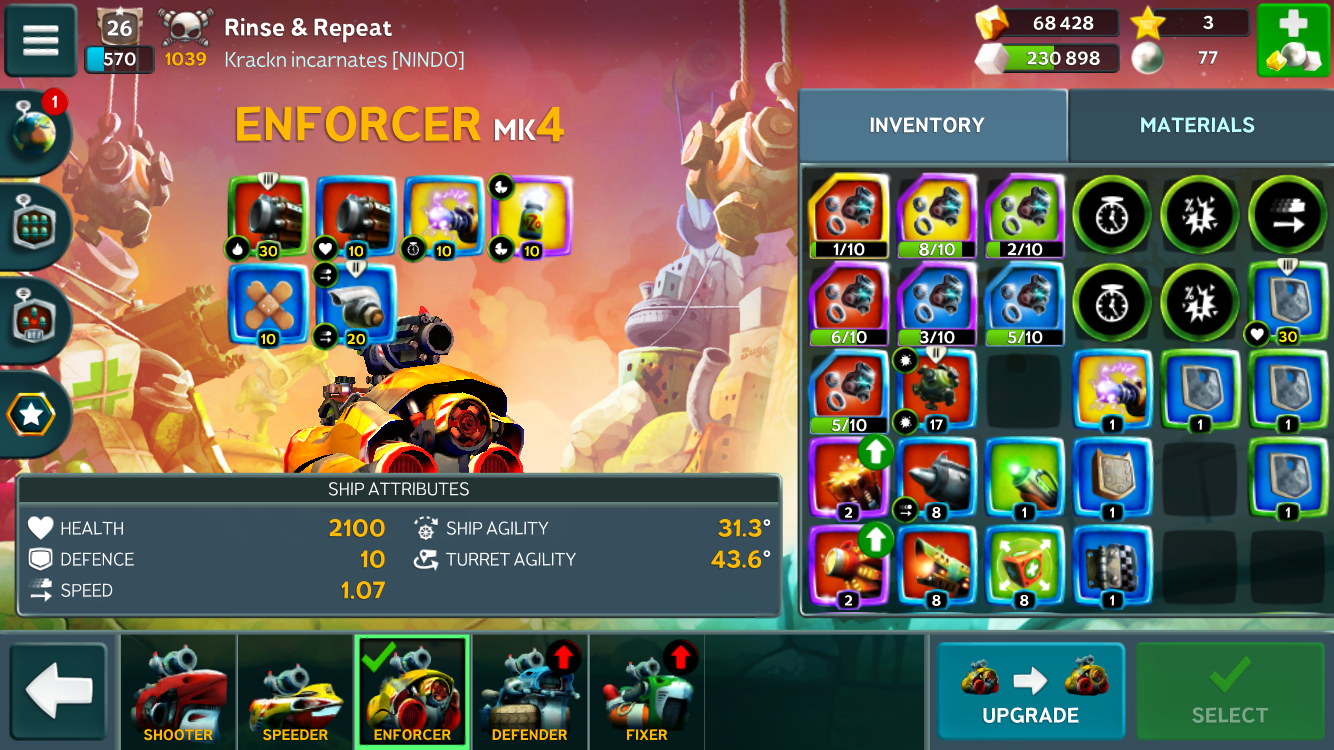Choose the Shooter ship

178,692
